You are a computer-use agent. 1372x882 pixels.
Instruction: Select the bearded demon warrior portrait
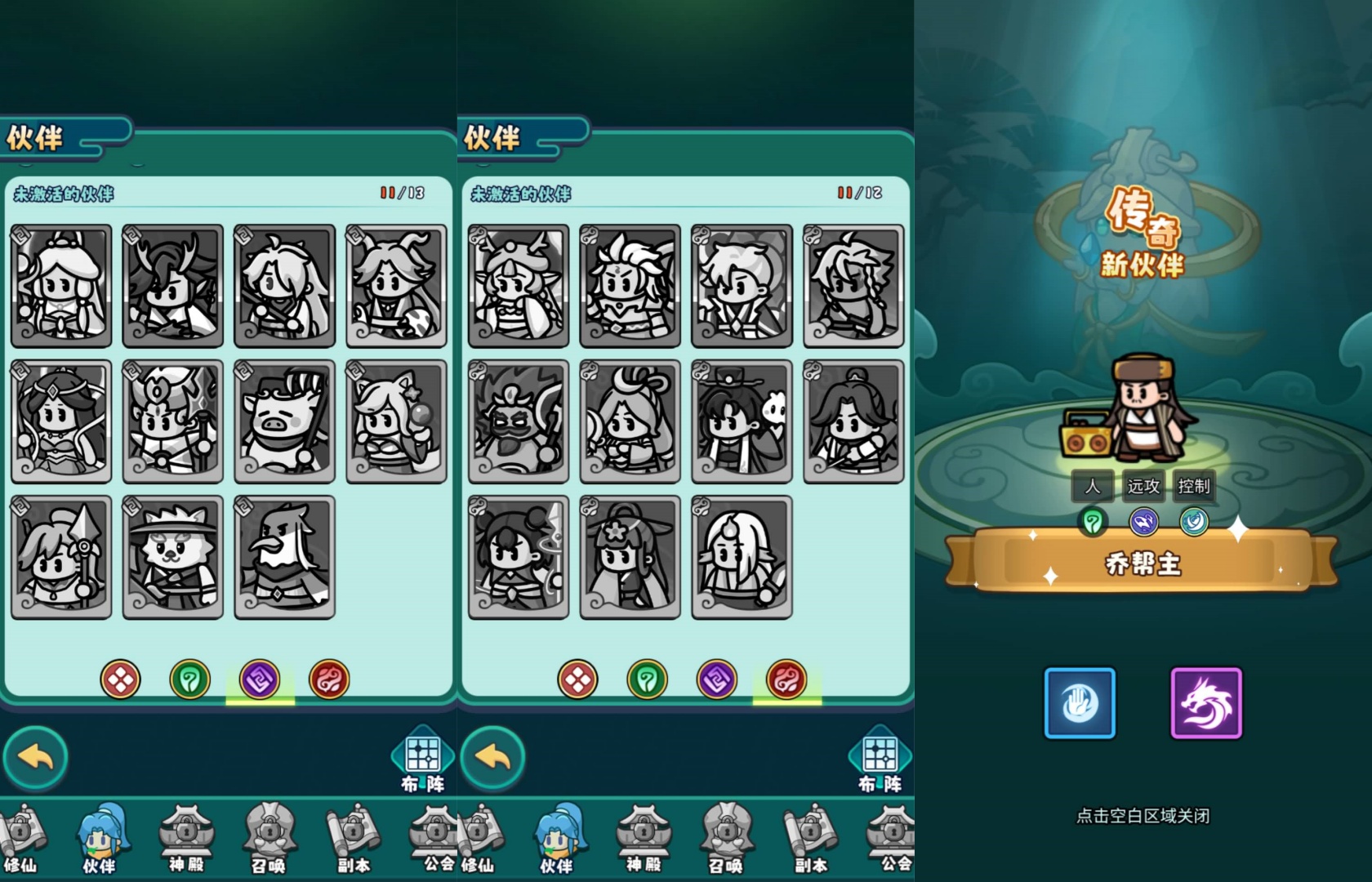(518, 421)
